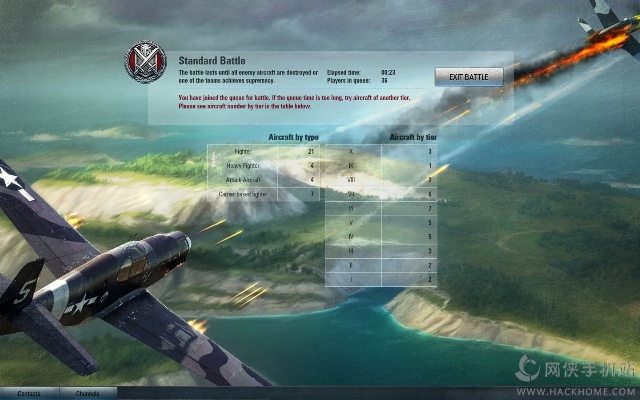Open the Channels panel
640x400 pixels.
click(87, 393)
